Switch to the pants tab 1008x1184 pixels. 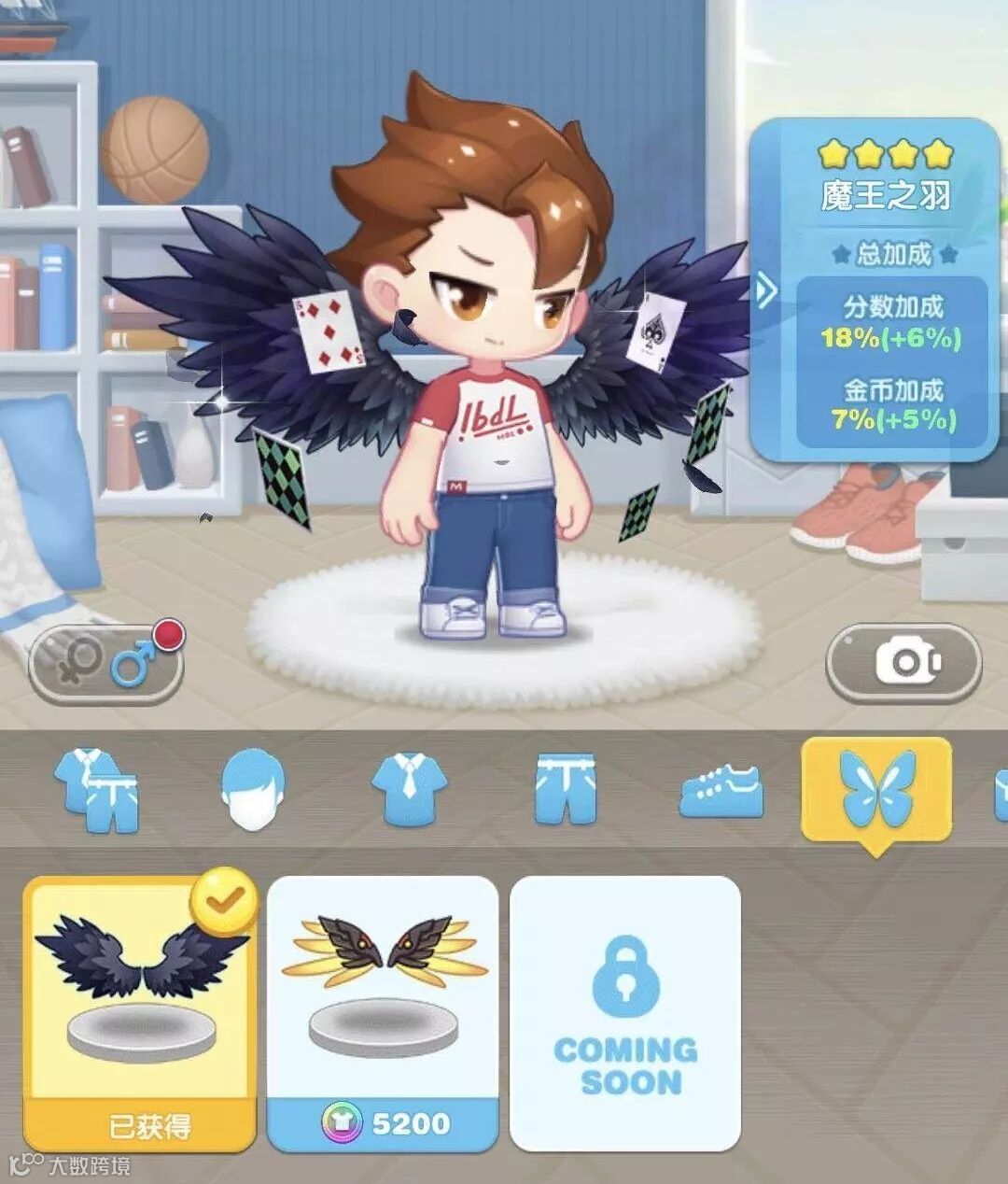click(566, 789)
